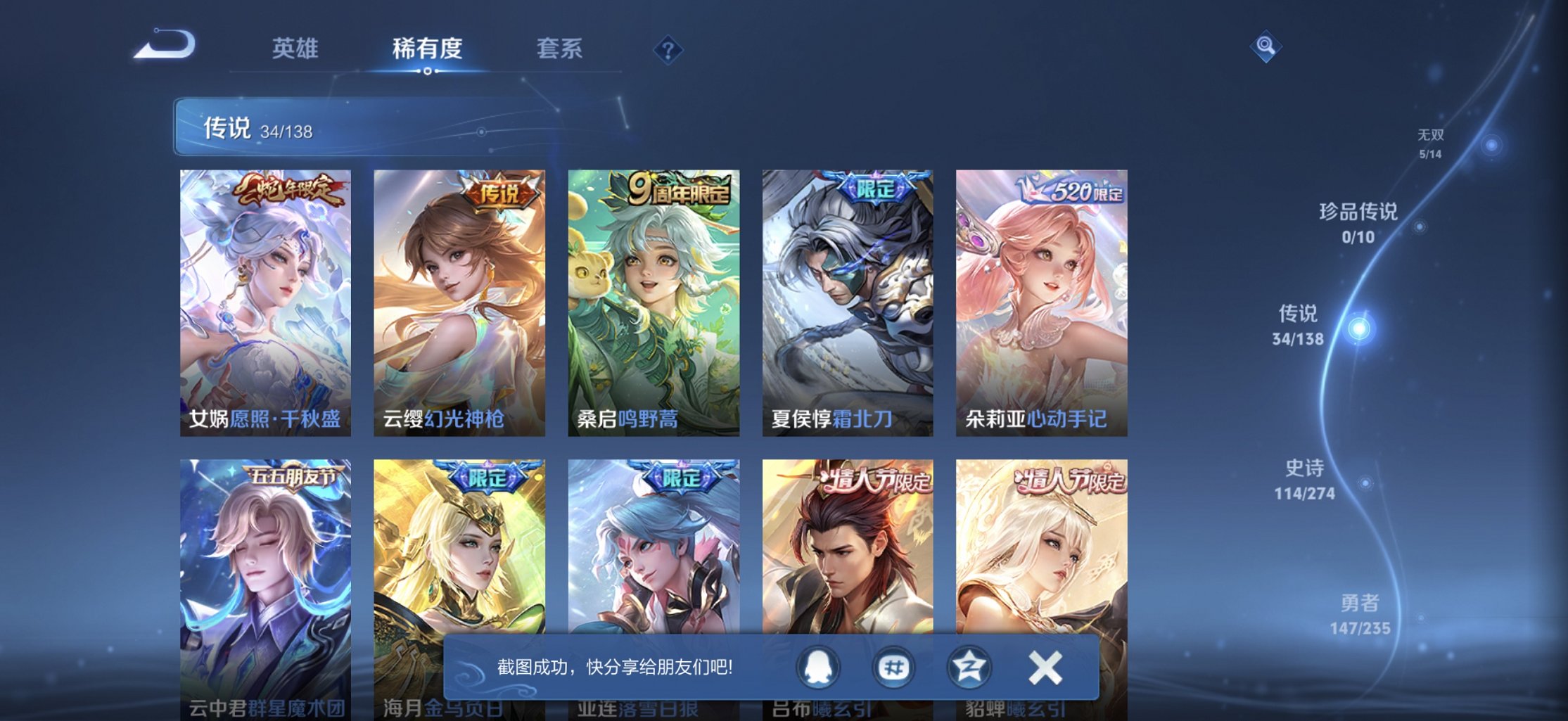1568x721 pixels.
Task: Select the 稀有度 tab
Action: pyautogui.click(x=428, y=48)
